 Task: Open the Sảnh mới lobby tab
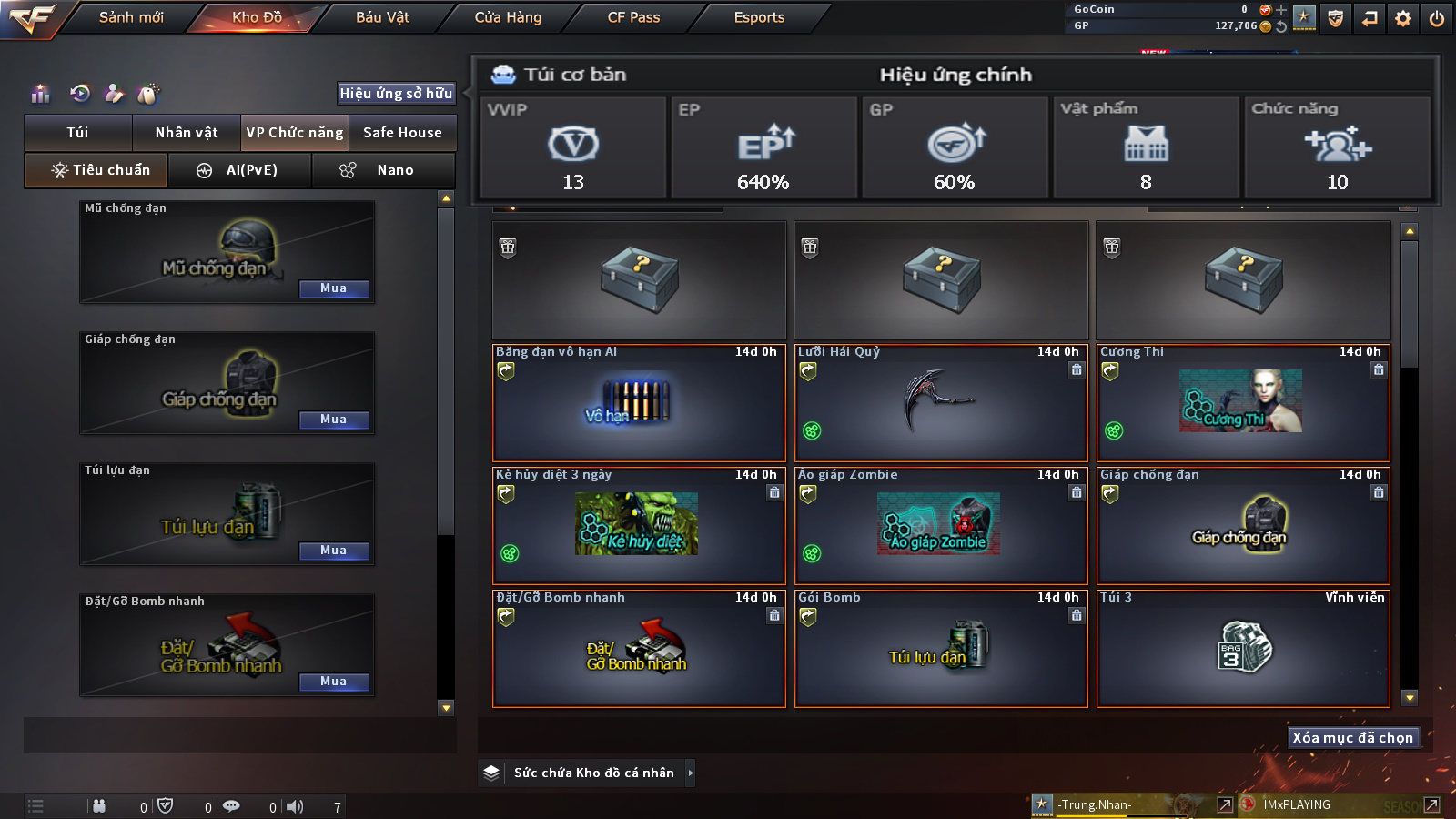(131, 17)
